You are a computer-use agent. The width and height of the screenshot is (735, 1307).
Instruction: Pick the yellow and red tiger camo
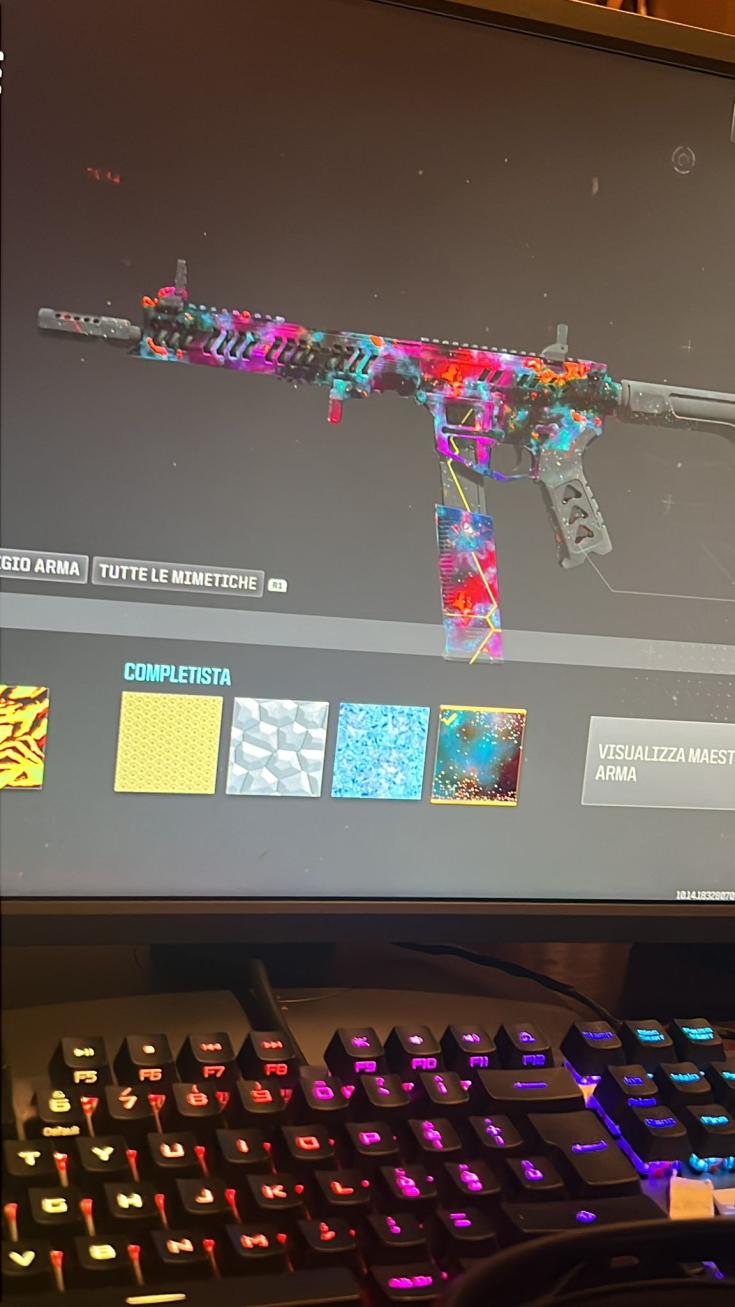[23, 736]
